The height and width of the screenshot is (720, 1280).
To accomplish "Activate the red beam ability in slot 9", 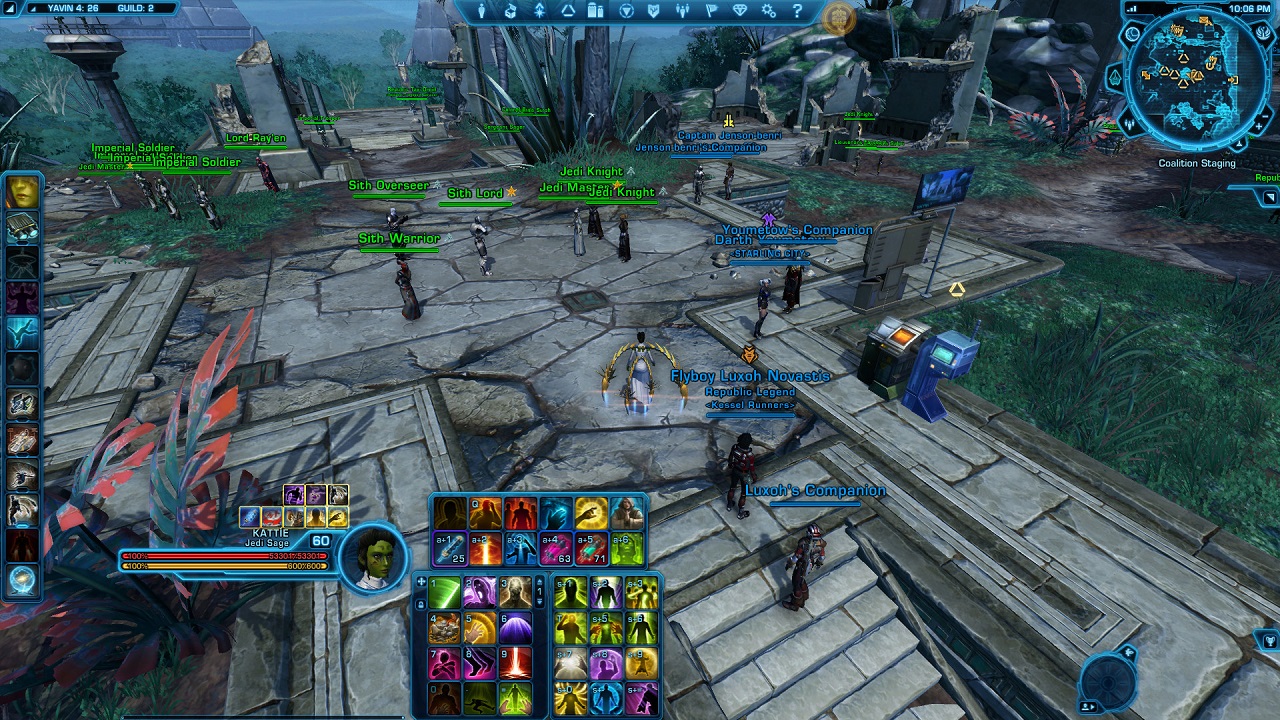I will coord(516,662).
